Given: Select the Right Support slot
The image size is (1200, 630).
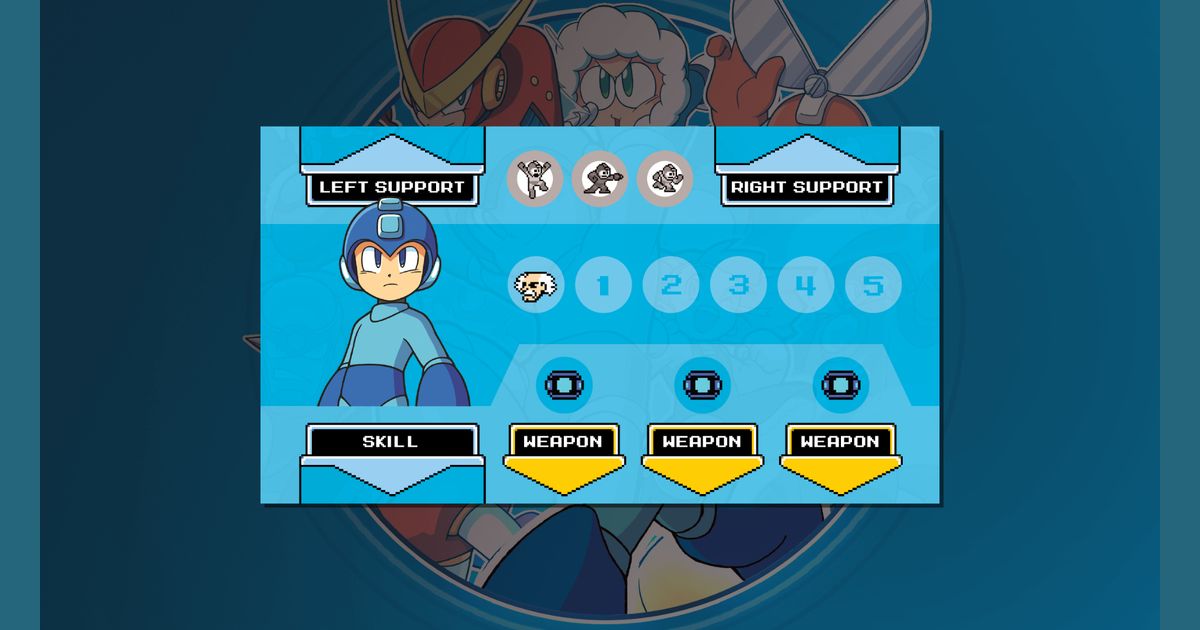Looking at the screenshot, I should point(806,187).
